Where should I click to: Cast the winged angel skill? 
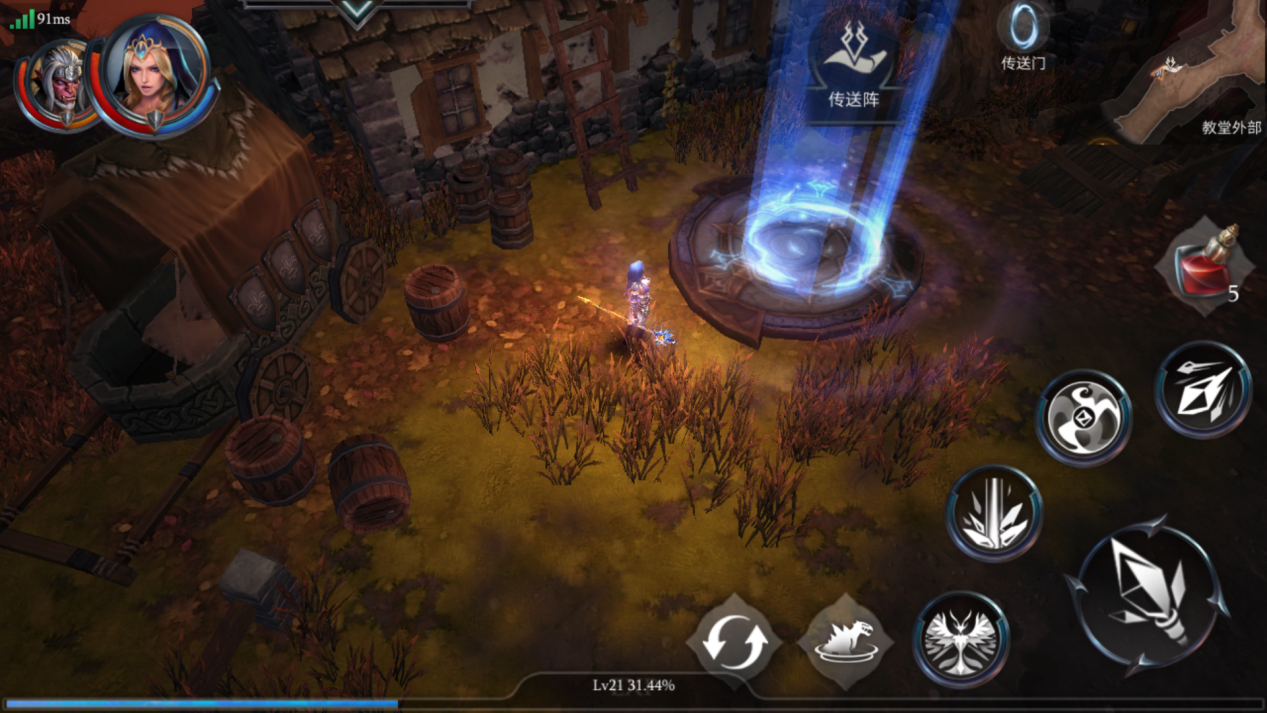(x=961, y=639)
